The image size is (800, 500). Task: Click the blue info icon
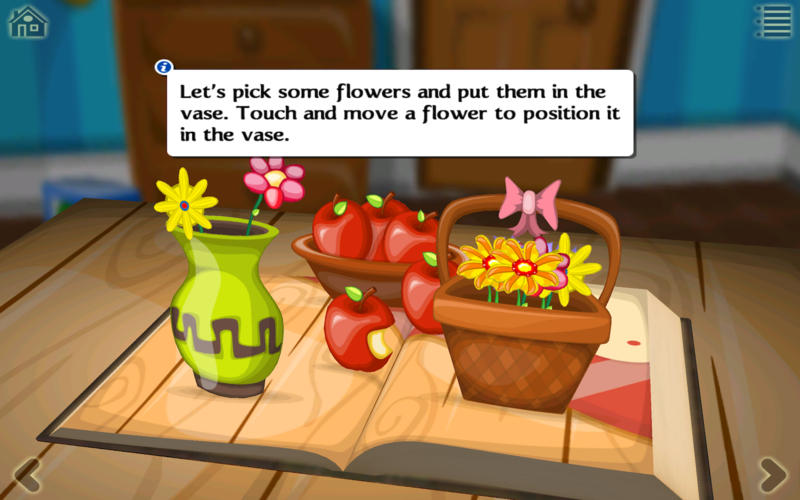coord(164,67)
